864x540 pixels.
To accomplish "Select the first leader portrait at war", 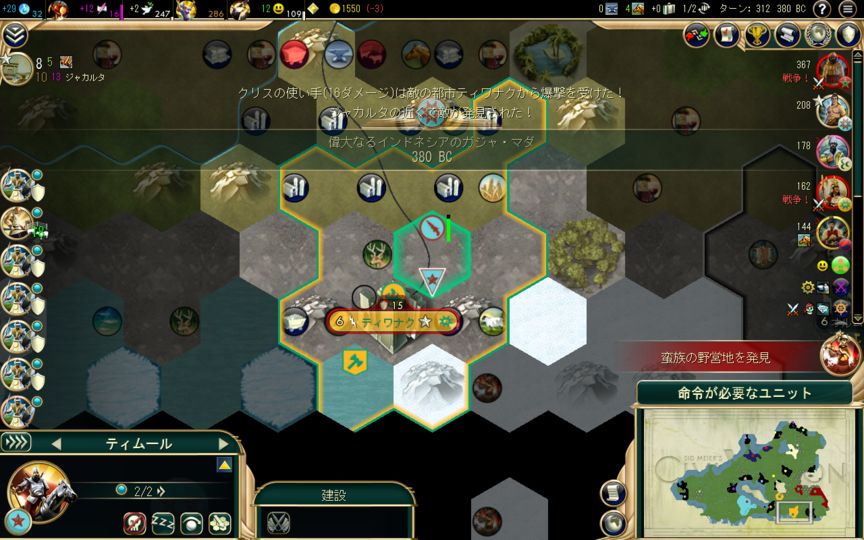I will (x=833, y=70).
